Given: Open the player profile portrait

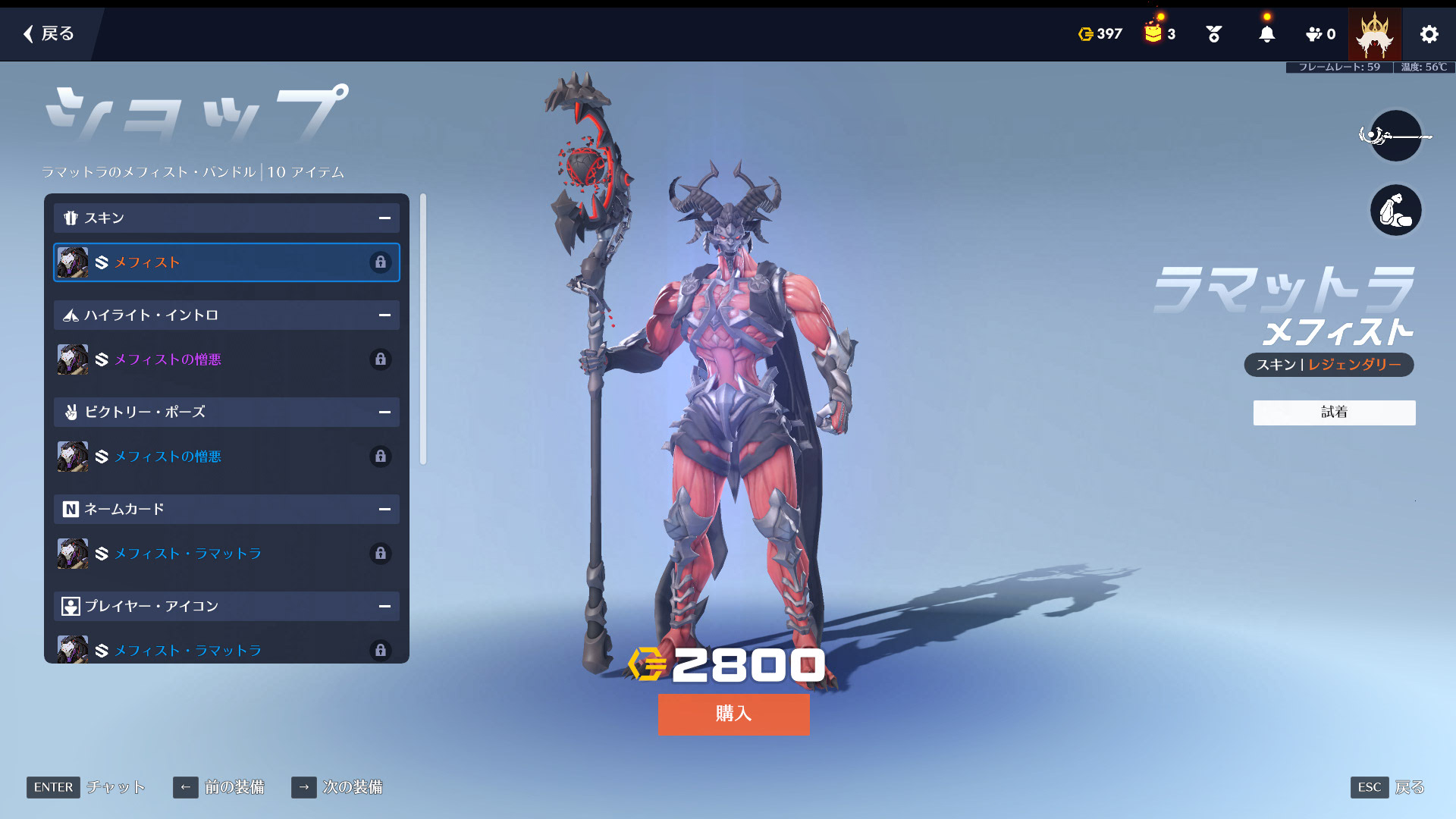Looking at the screenshot, I should point(1374,34).
